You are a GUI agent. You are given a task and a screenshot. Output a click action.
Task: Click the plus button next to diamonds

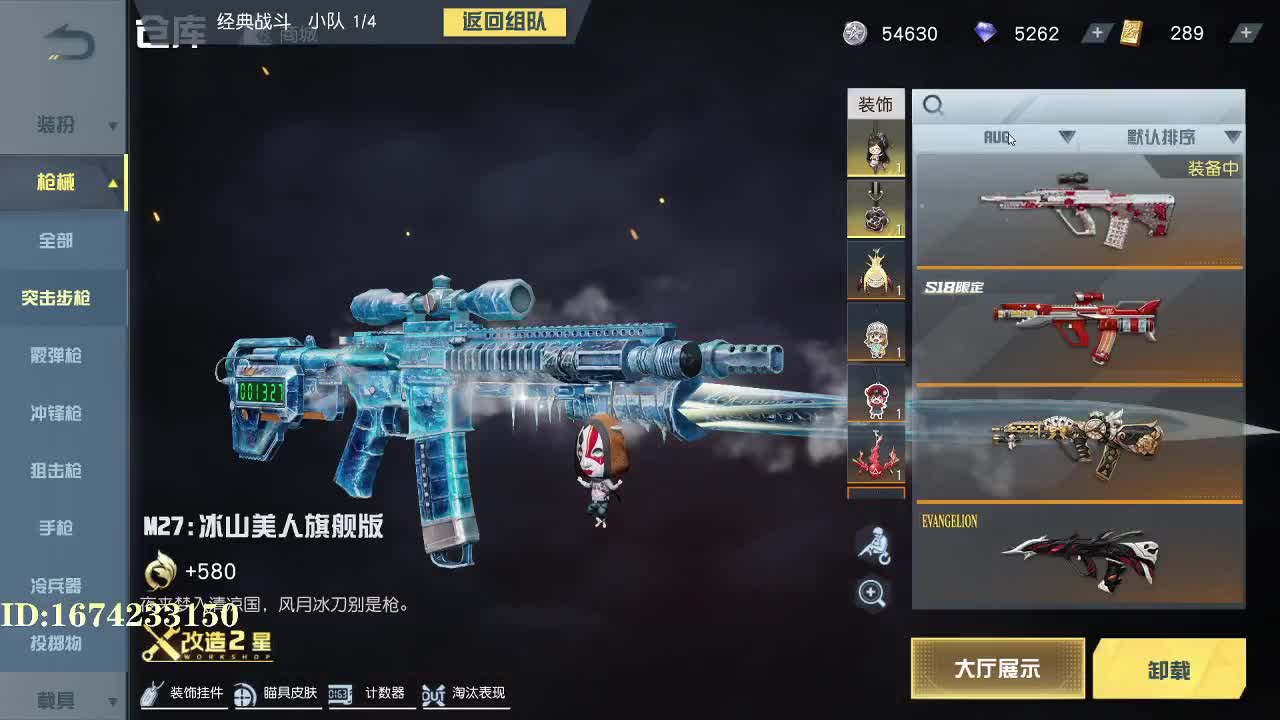pos(1095,33)
